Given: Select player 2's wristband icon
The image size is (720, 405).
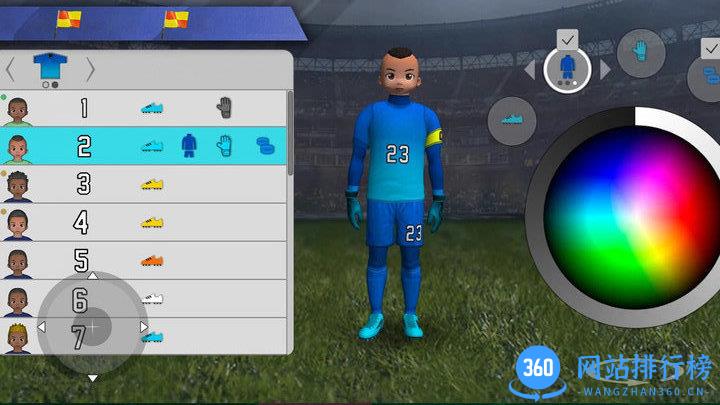Looking at the screenshot, I should click(264, 146).
